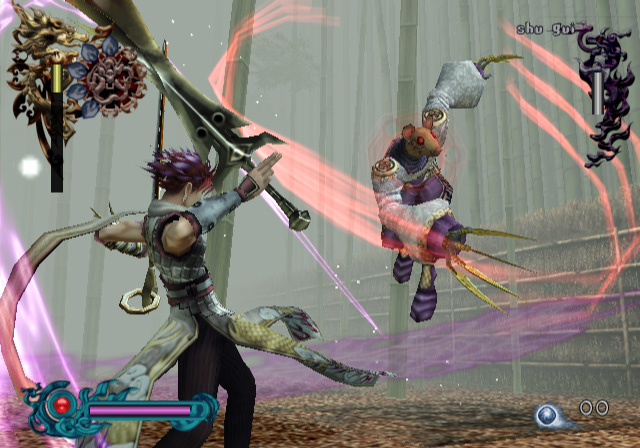Select the blue spirit orb icon

(548, 414)
